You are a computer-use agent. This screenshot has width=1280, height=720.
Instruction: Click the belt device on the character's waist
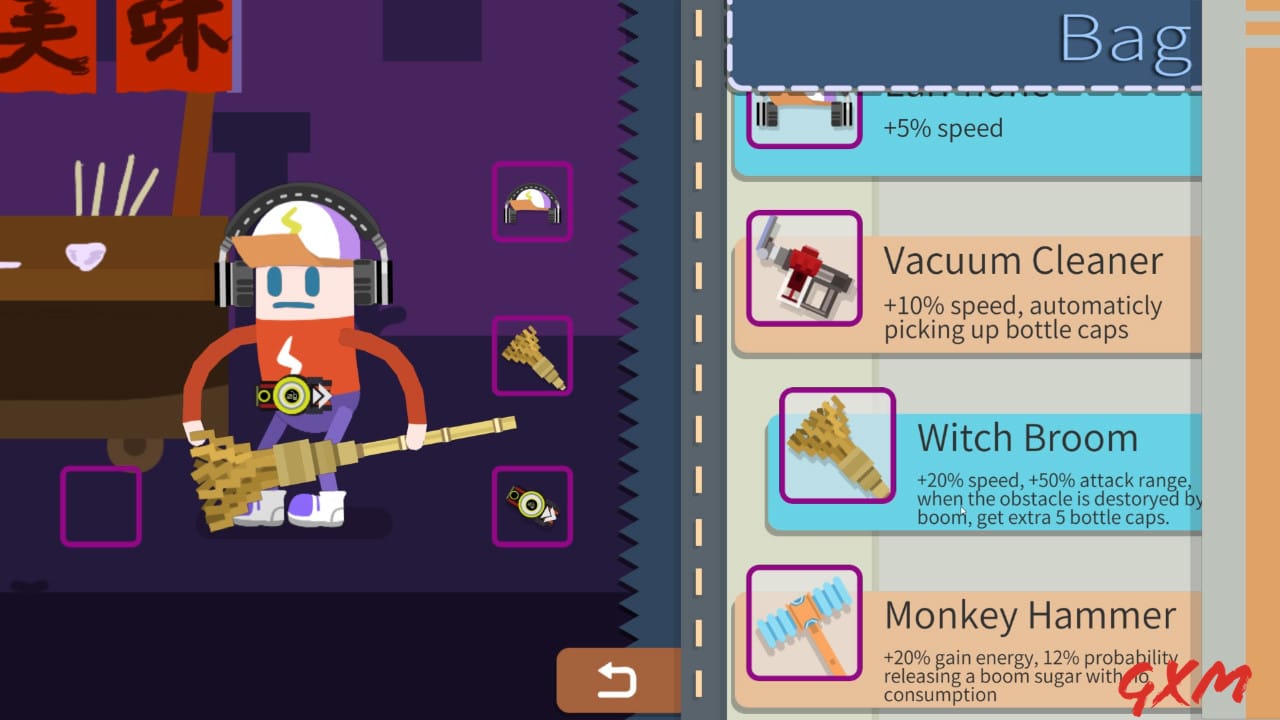[x=290, y=395]
